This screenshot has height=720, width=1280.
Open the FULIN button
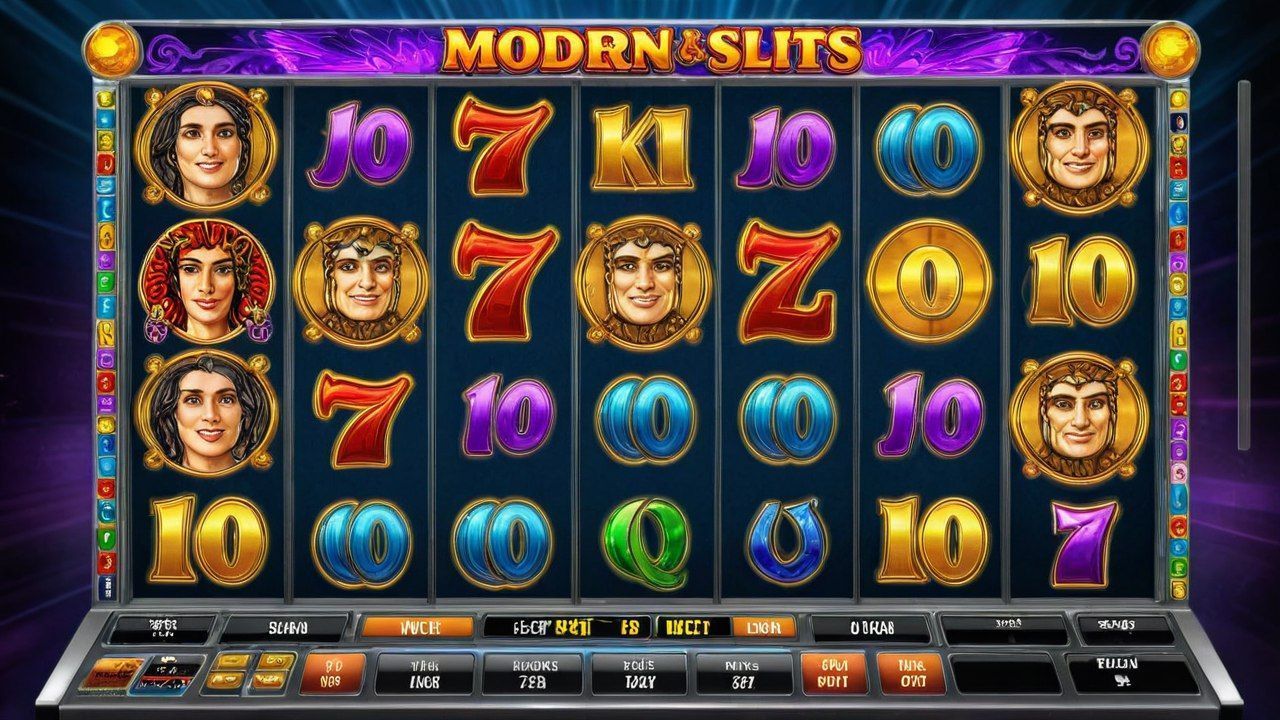click(1118, 672)
